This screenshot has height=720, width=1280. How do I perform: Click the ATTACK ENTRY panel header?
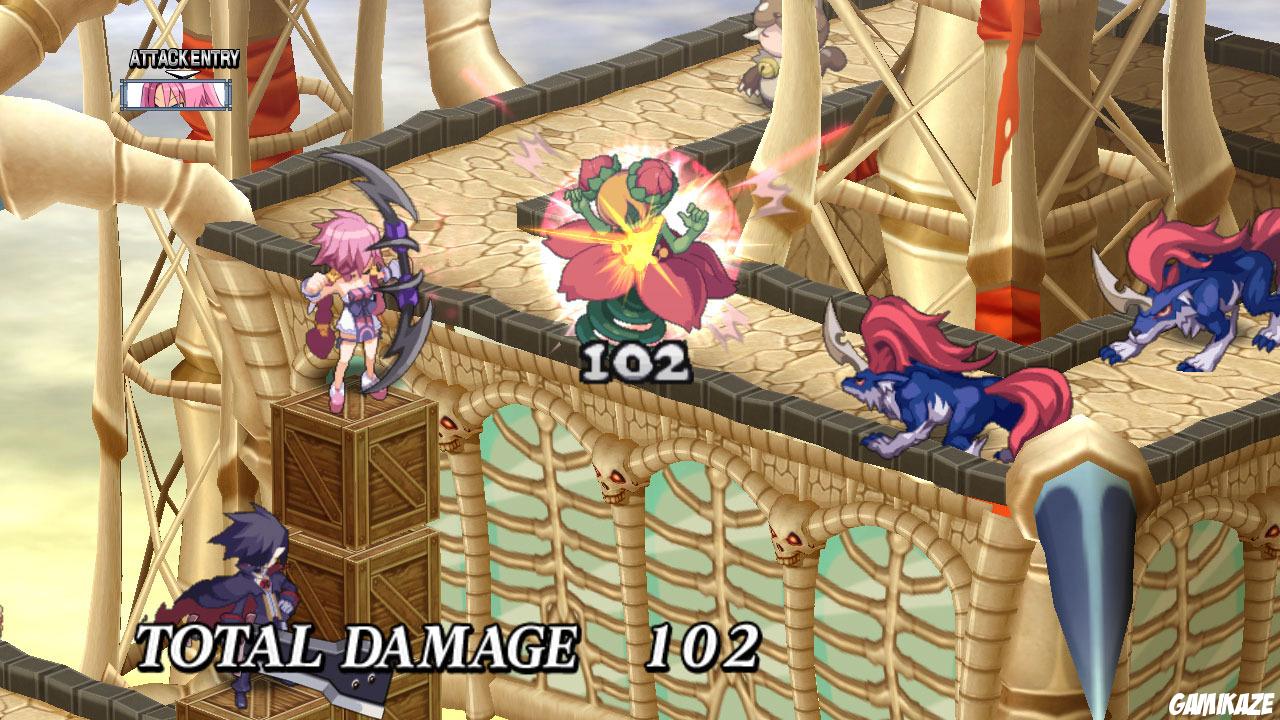point(185,60)
